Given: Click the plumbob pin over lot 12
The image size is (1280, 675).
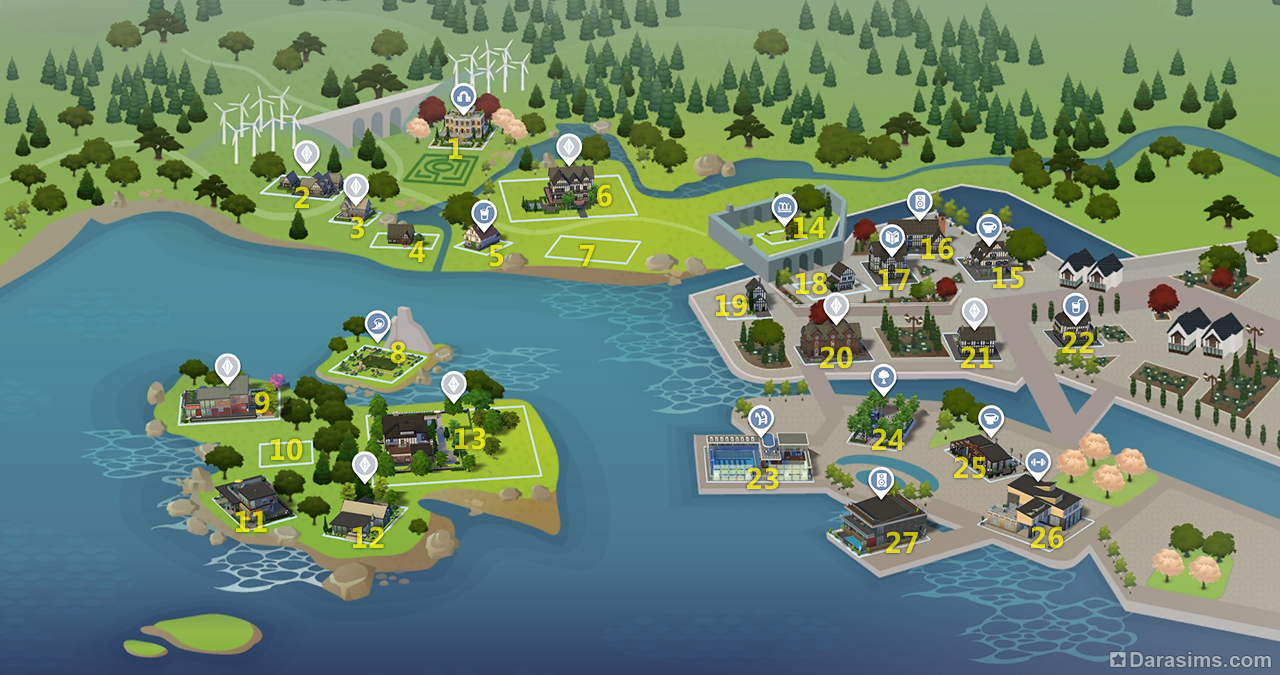Looking at the screenshot, I should tap(365, 465).
